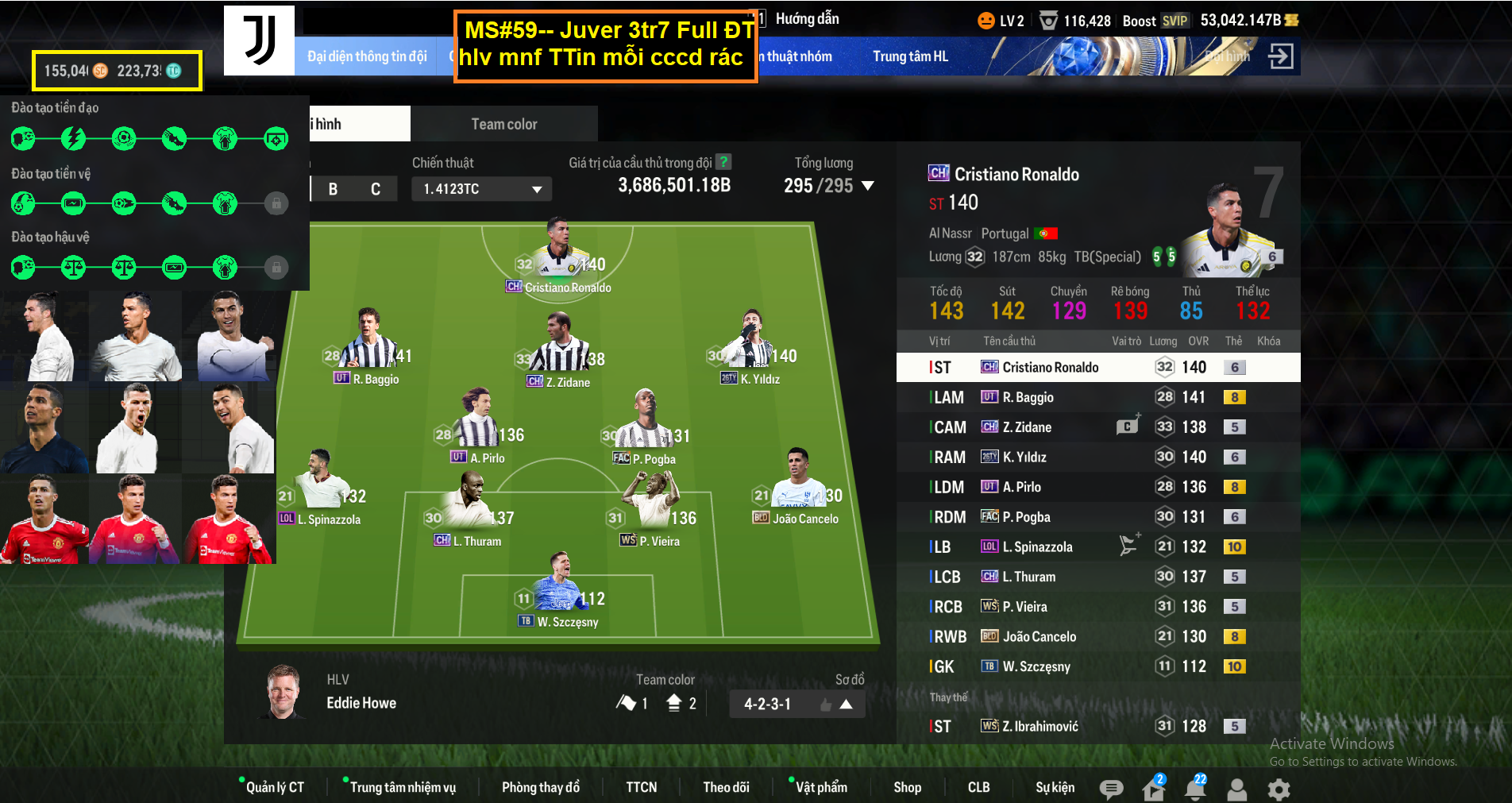
Task: Select the lightning training node in Đào tạo tiền đạo
Action: pyautogui.click(x=72, y=138)
